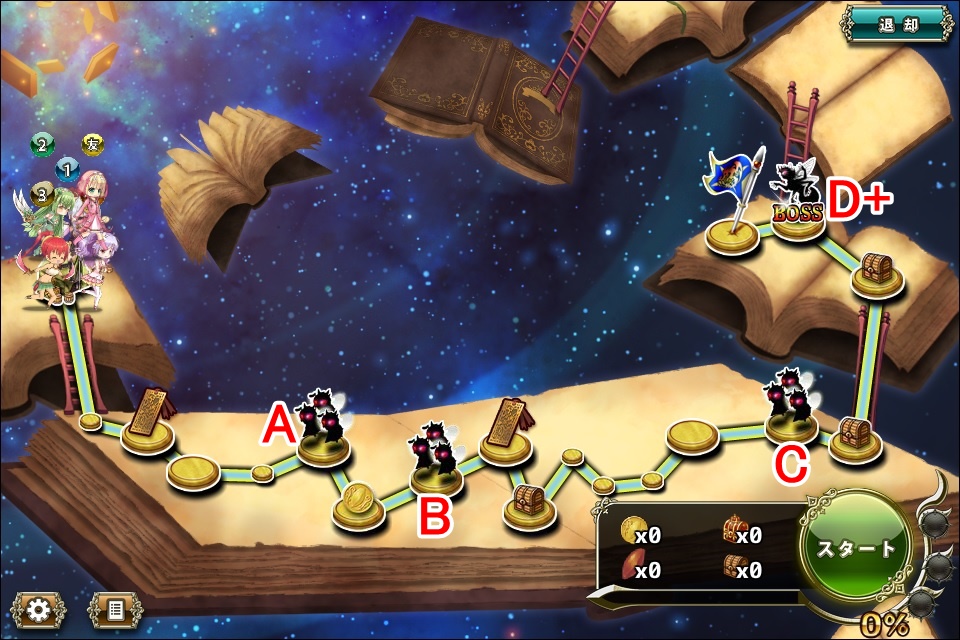Open the gear settings menu
Screen dimensions: 960x640
tap(40, 609)
